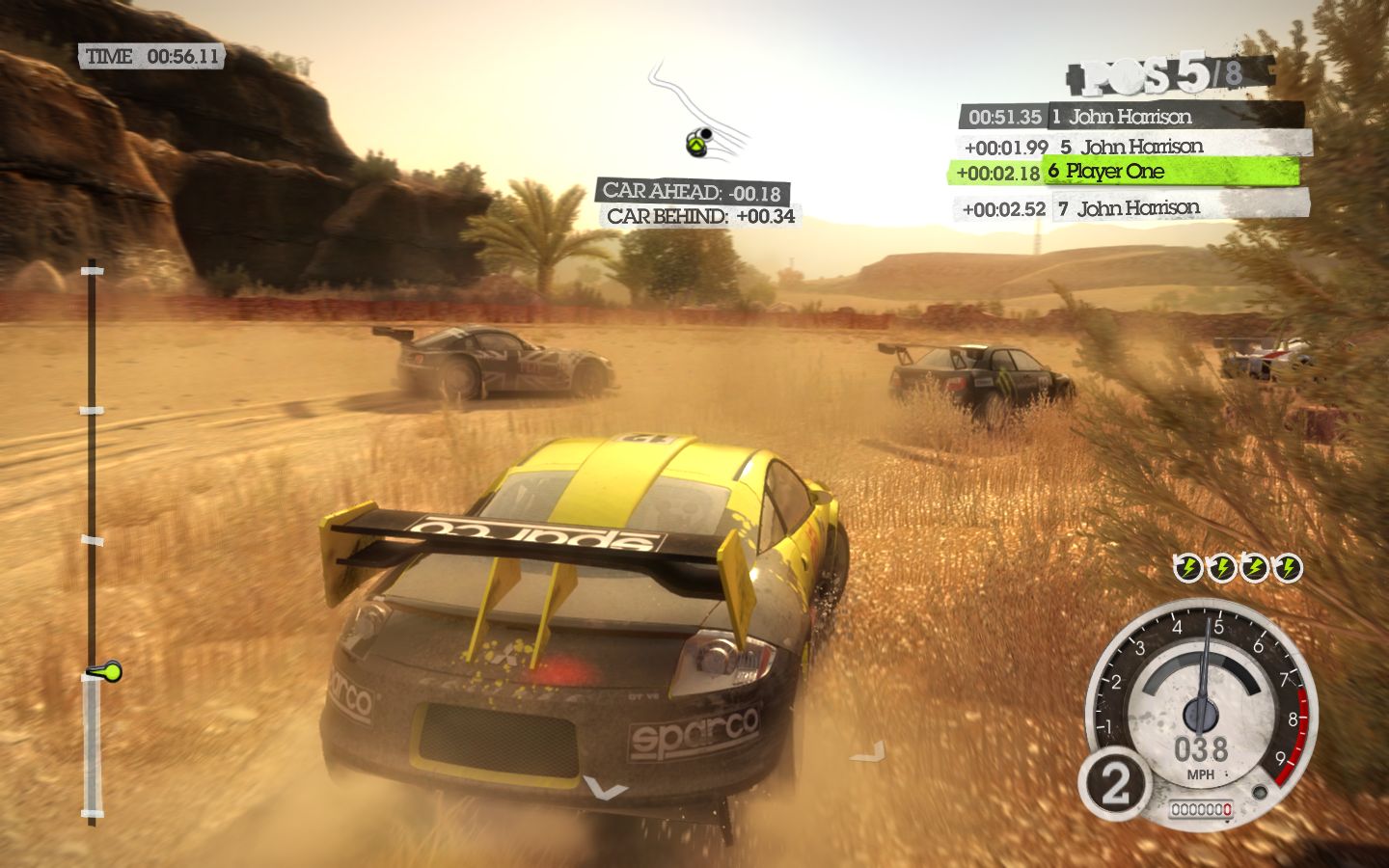Select the fifth-place John Harrison row
This screenshot has width=1389, height=868.
point(1136,147)
